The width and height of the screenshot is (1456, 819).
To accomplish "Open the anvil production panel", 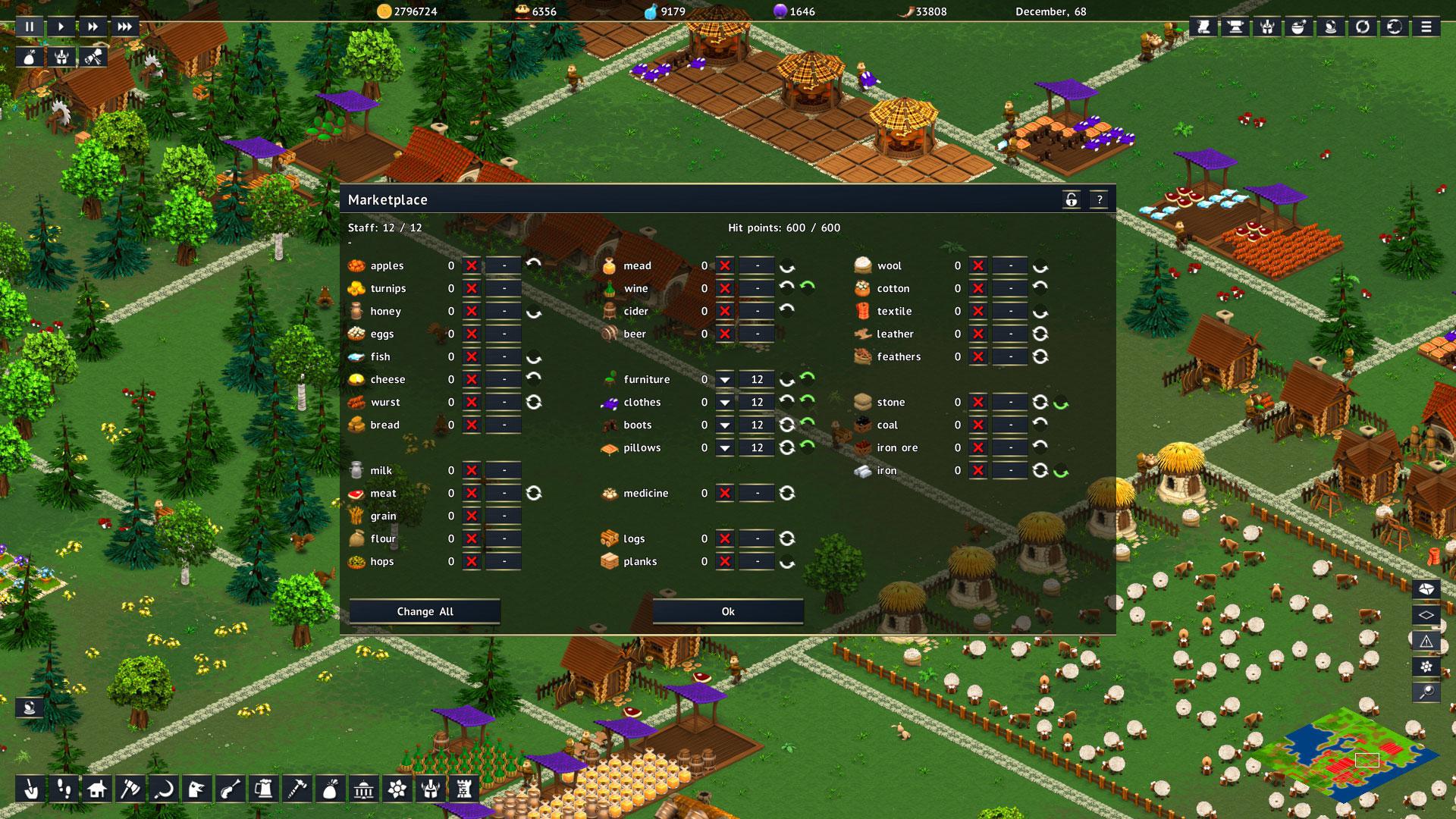I will (1236, 27).
